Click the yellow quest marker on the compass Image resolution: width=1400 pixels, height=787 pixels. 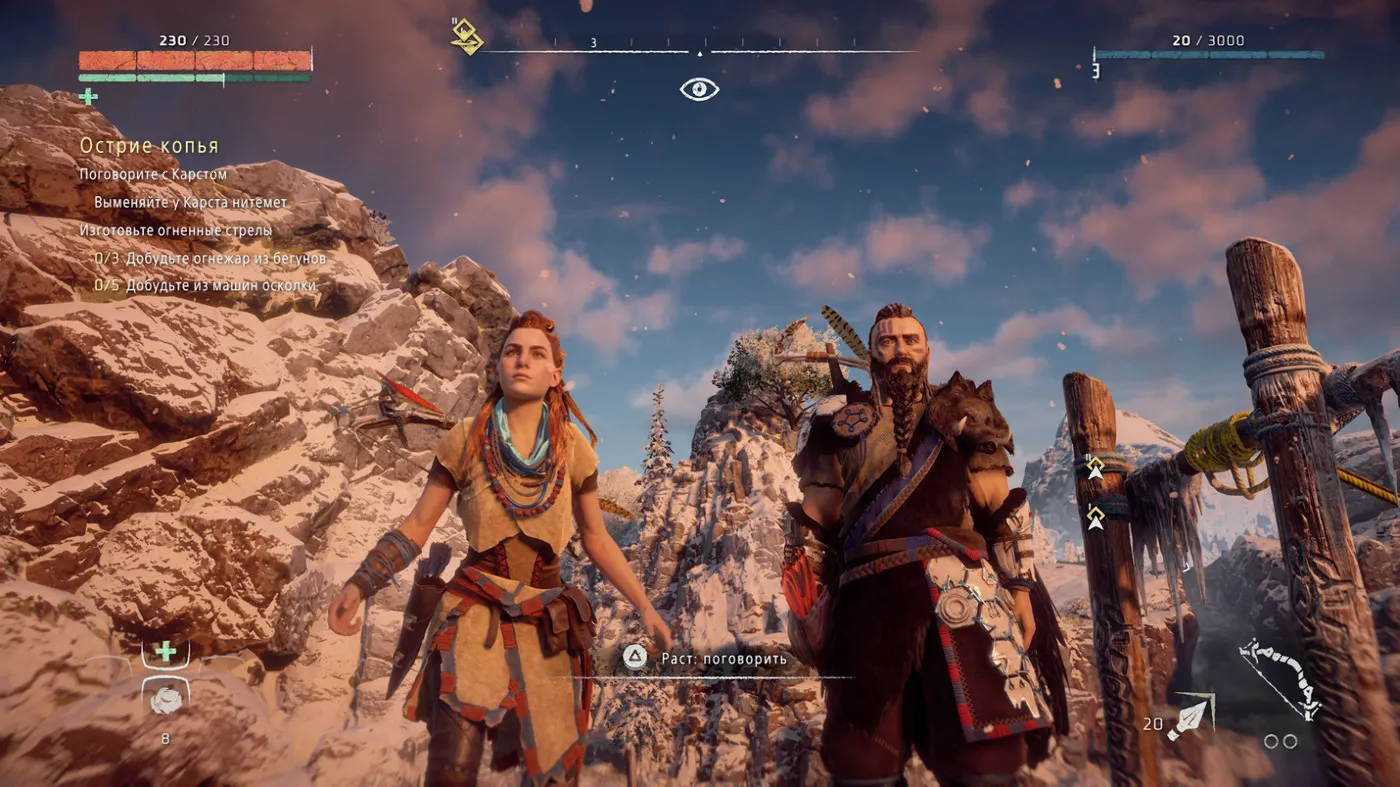point(466,36)
